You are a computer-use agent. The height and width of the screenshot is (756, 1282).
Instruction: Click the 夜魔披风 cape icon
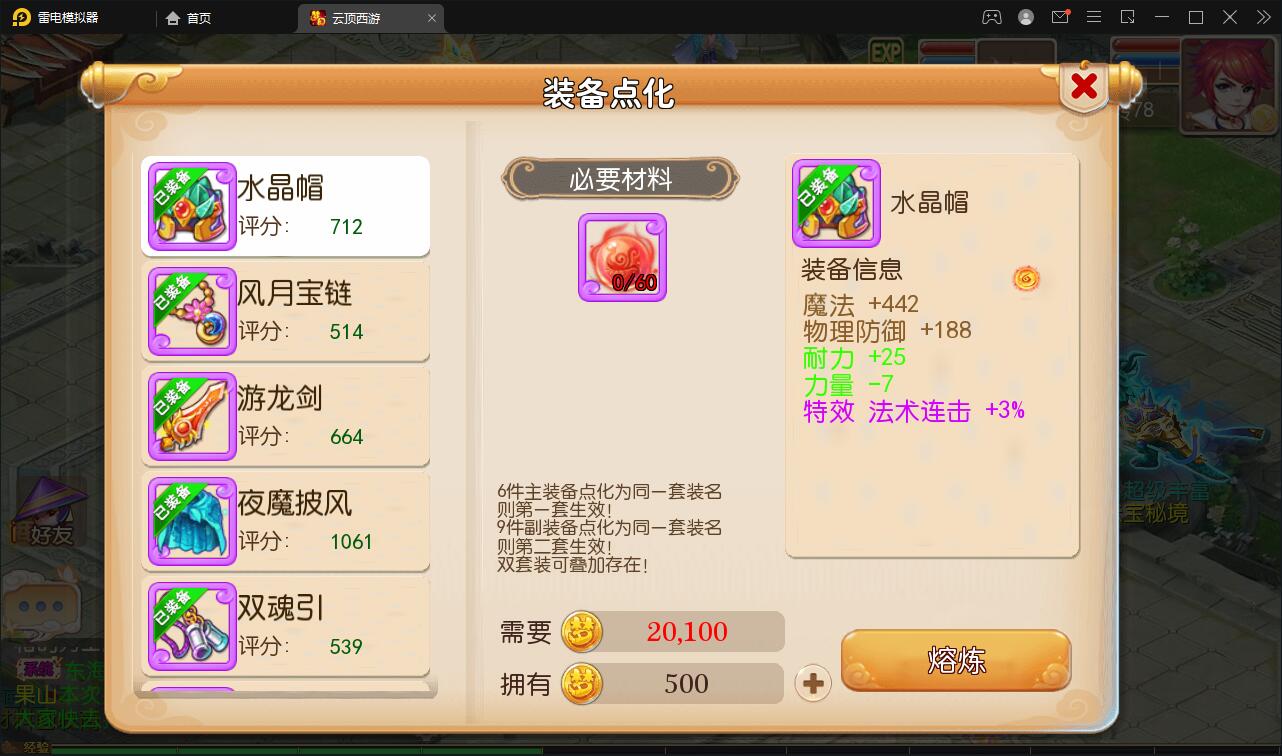pyautogui.click(x=191, y=521)
